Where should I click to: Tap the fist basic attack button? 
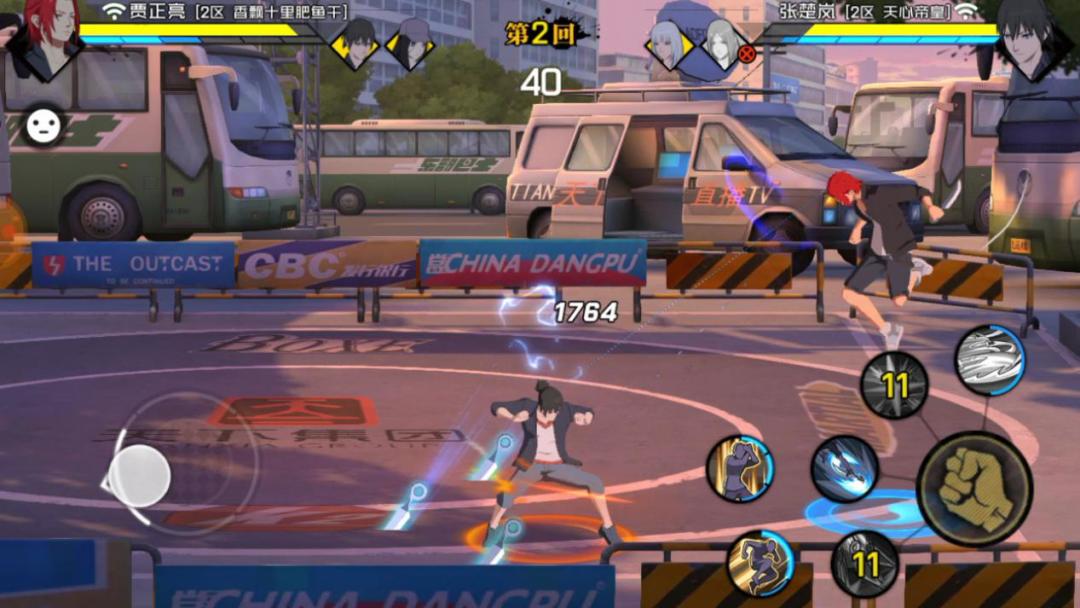tap(974, 489)
